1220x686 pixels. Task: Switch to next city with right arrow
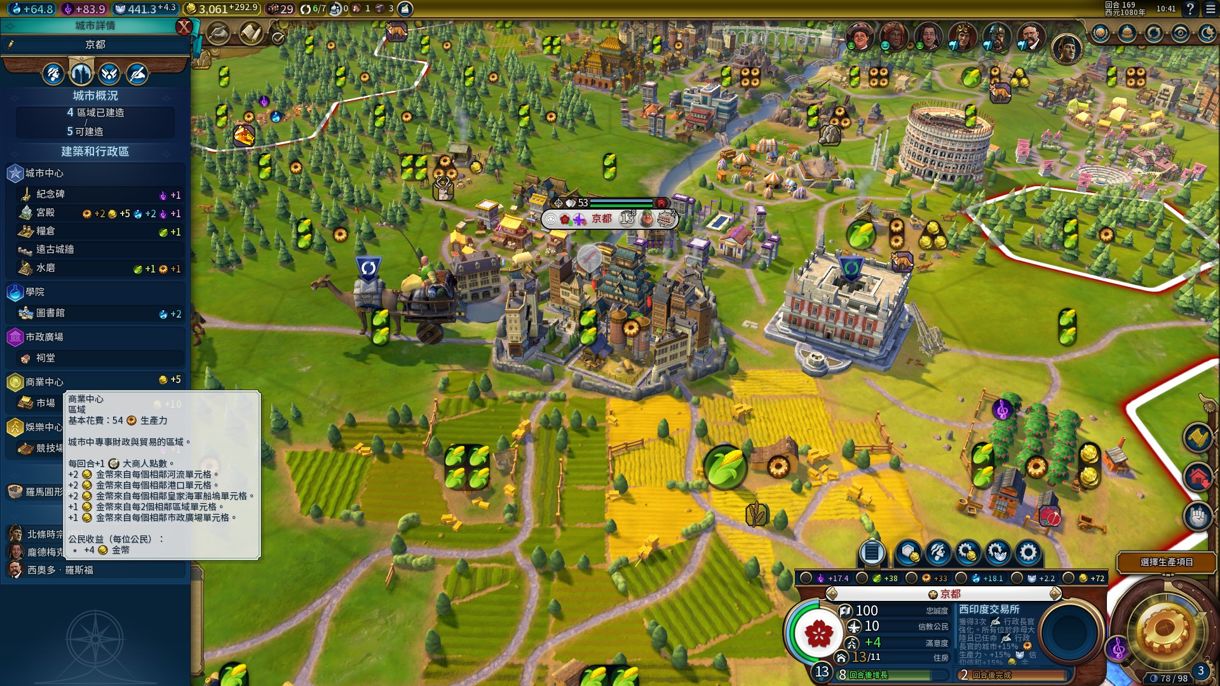(1056, 594)
